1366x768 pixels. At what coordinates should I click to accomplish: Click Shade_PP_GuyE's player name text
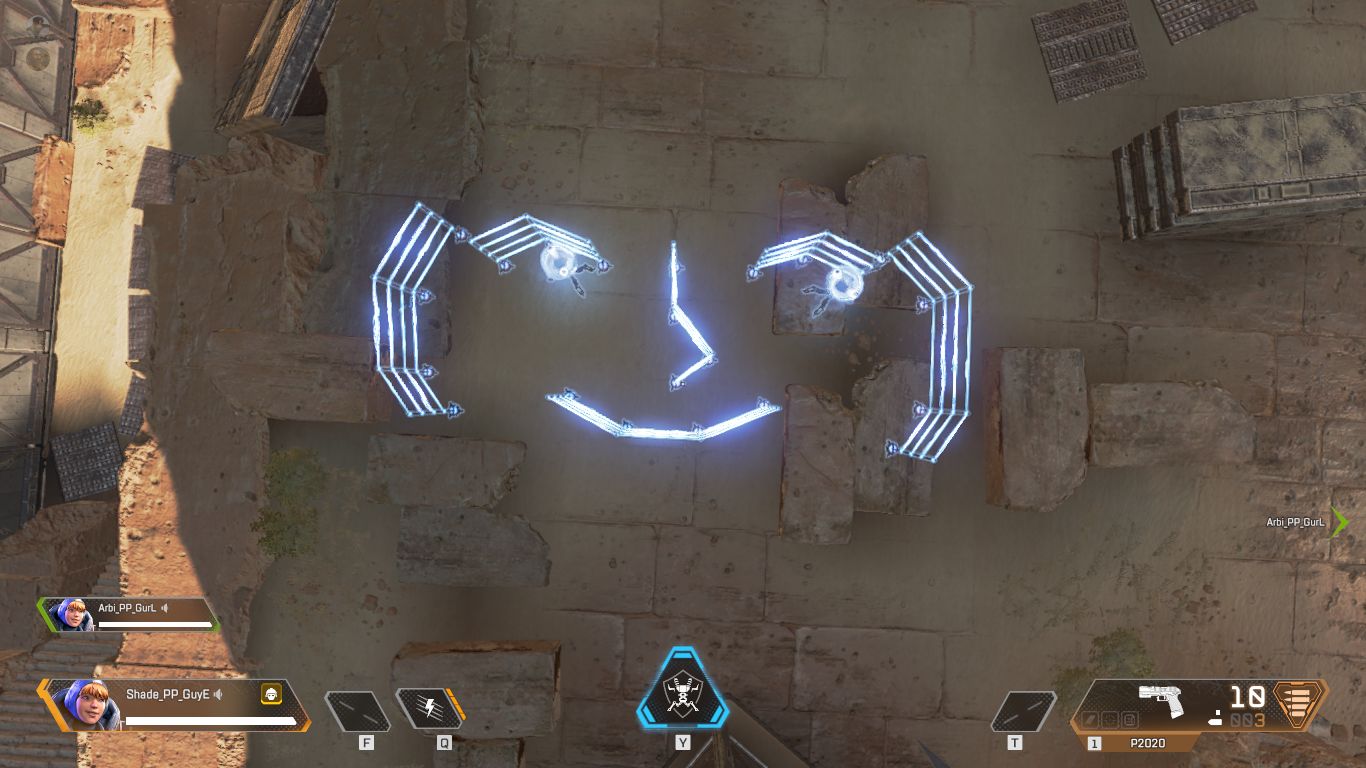point(167,693)
